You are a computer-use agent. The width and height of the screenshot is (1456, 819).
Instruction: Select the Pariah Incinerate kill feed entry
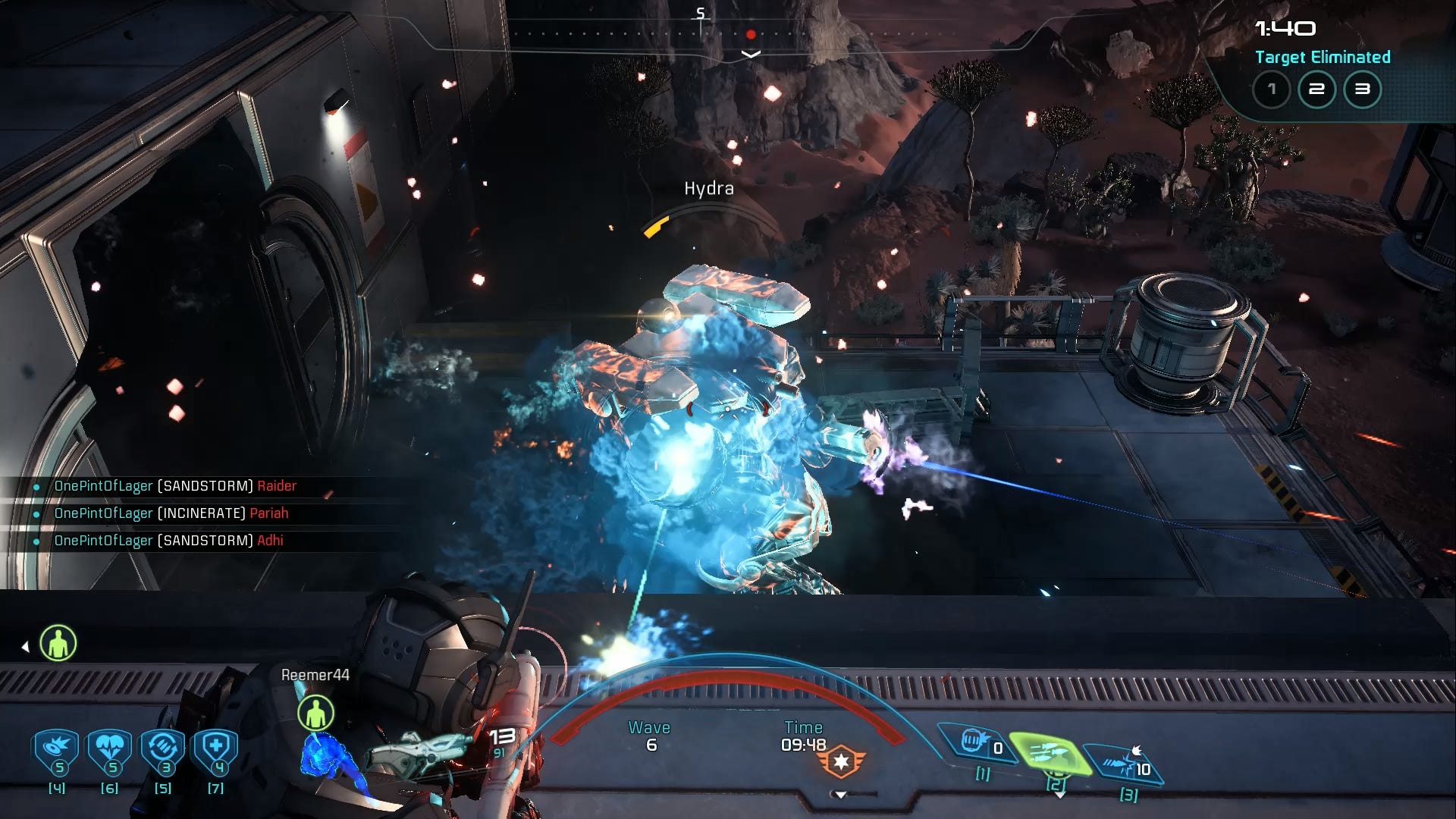[171, 513]
